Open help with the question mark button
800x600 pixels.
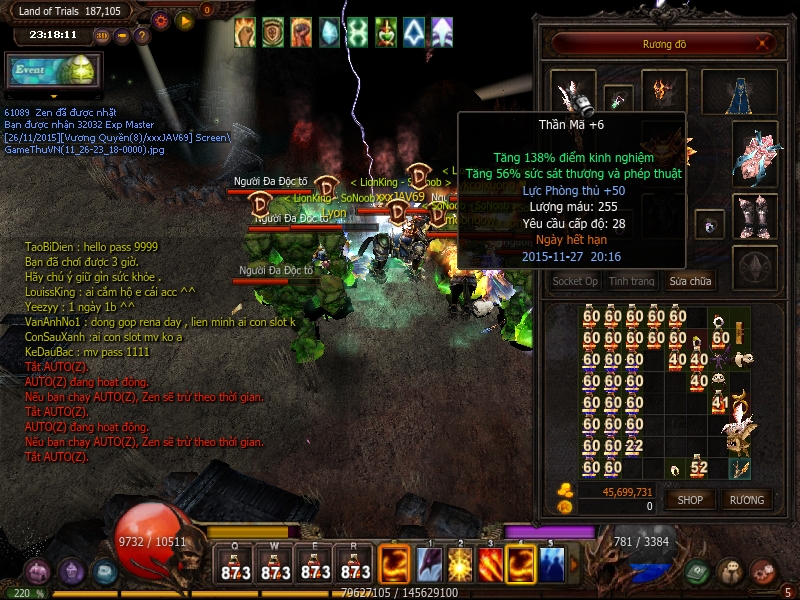coord(142,36)
